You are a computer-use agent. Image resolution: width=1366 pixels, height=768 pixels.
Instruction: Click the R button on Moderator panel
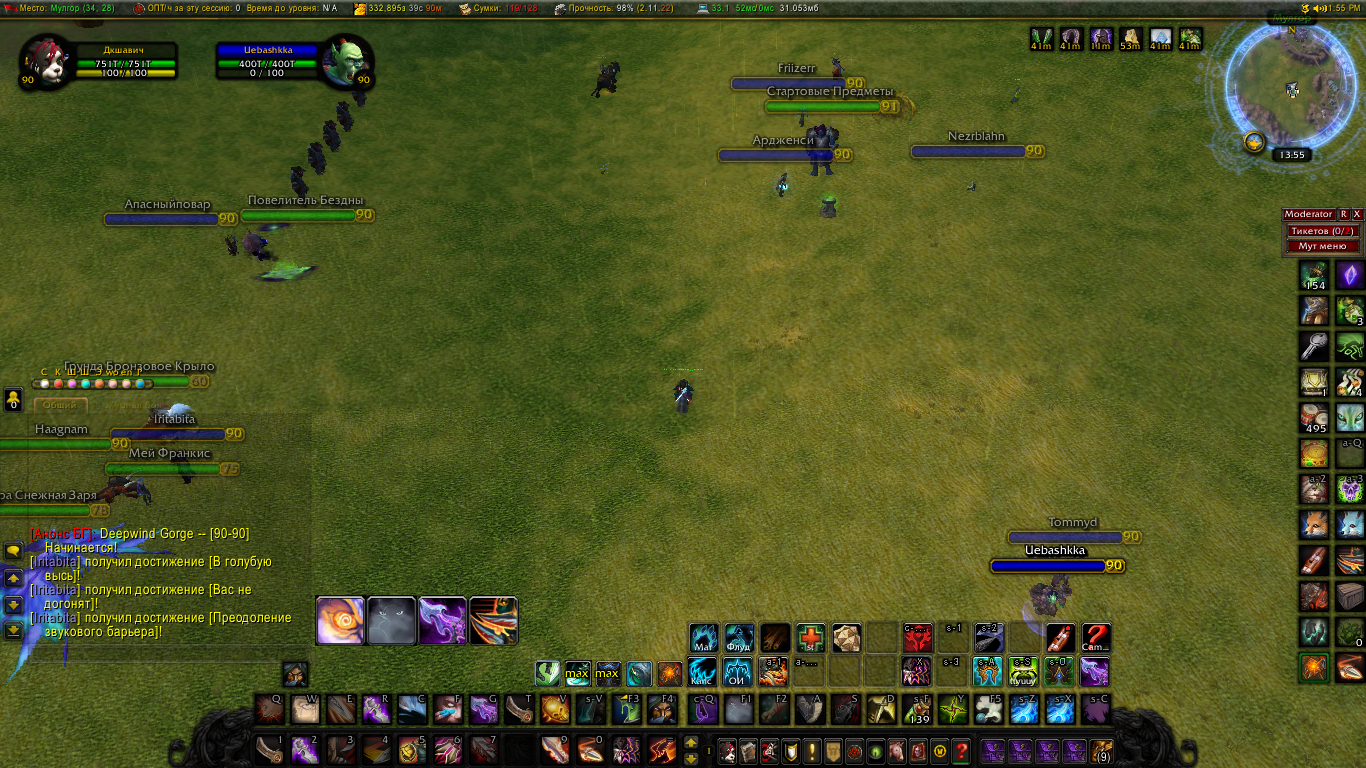1344,214
